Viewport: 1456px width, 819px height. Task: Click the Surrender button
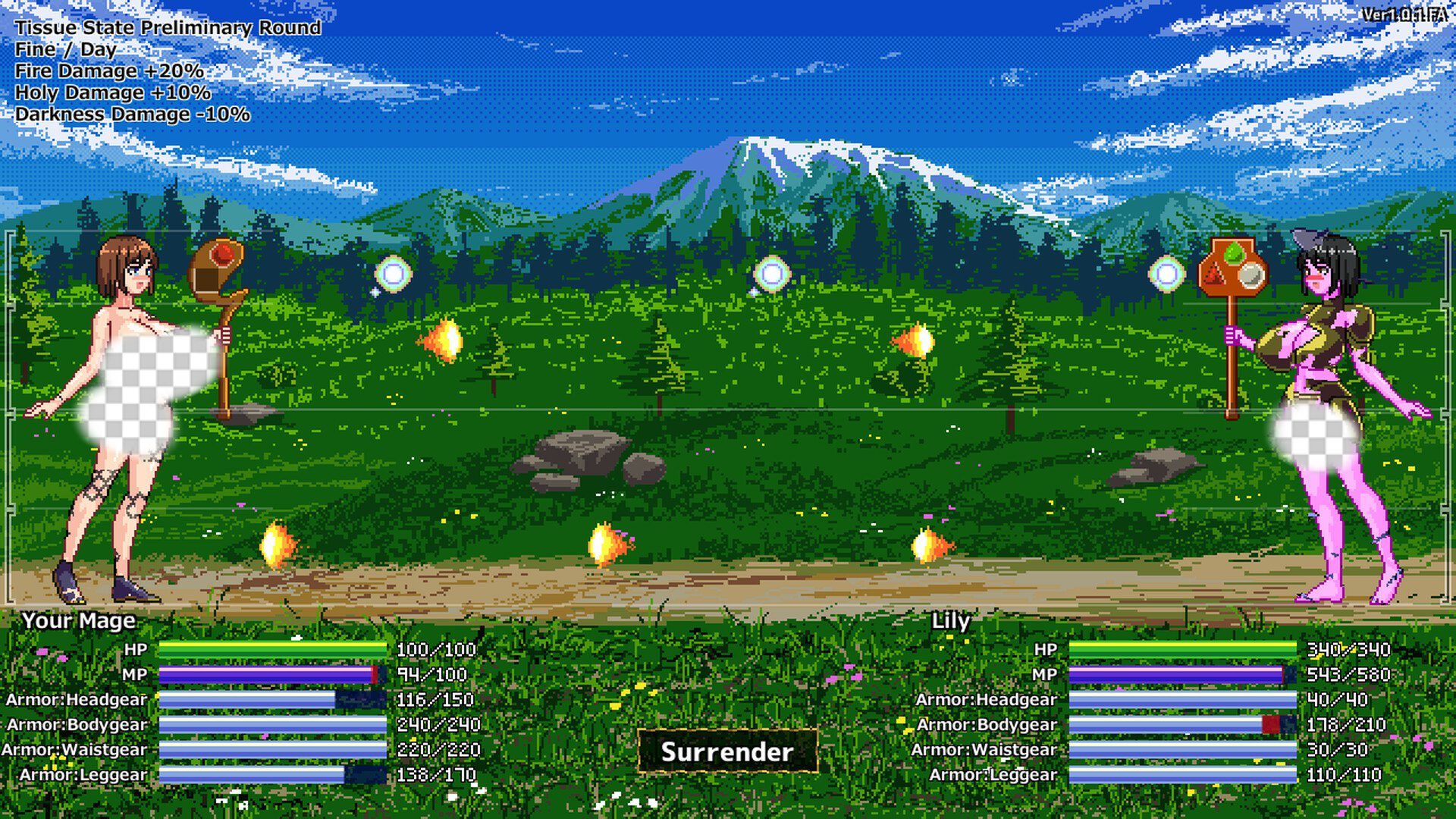(x=727, y=752)
